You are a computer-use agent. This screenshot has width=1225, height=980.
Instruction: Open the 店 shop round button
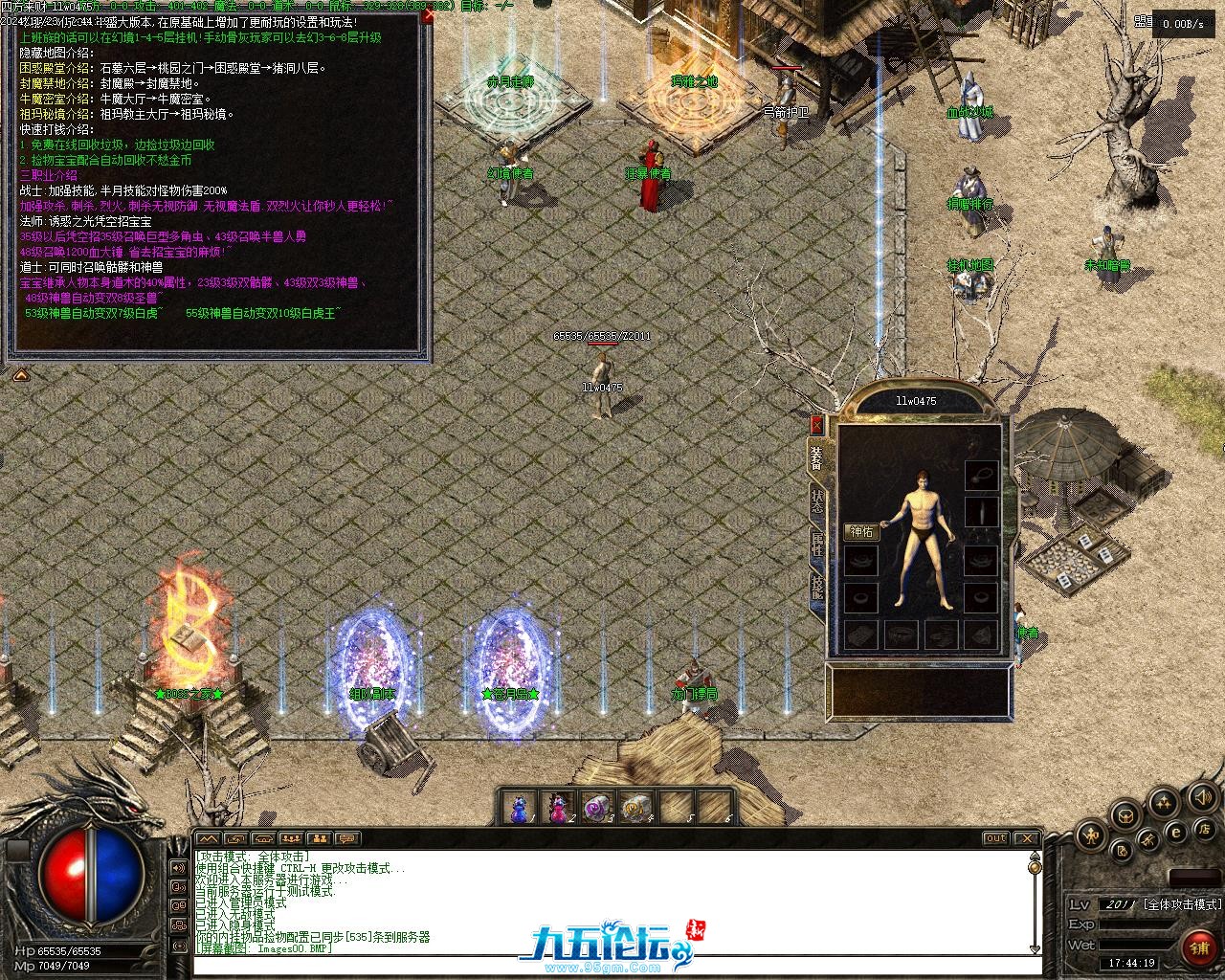click(1206, 829)
